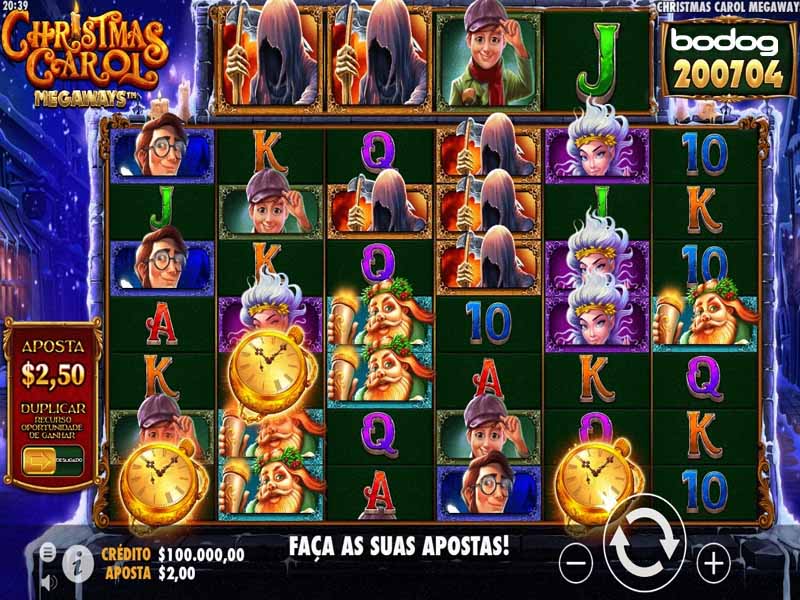Screen dimensions: 800x600
Task: Open the hamburger menu icon
Action: click(x=47, y=551)
